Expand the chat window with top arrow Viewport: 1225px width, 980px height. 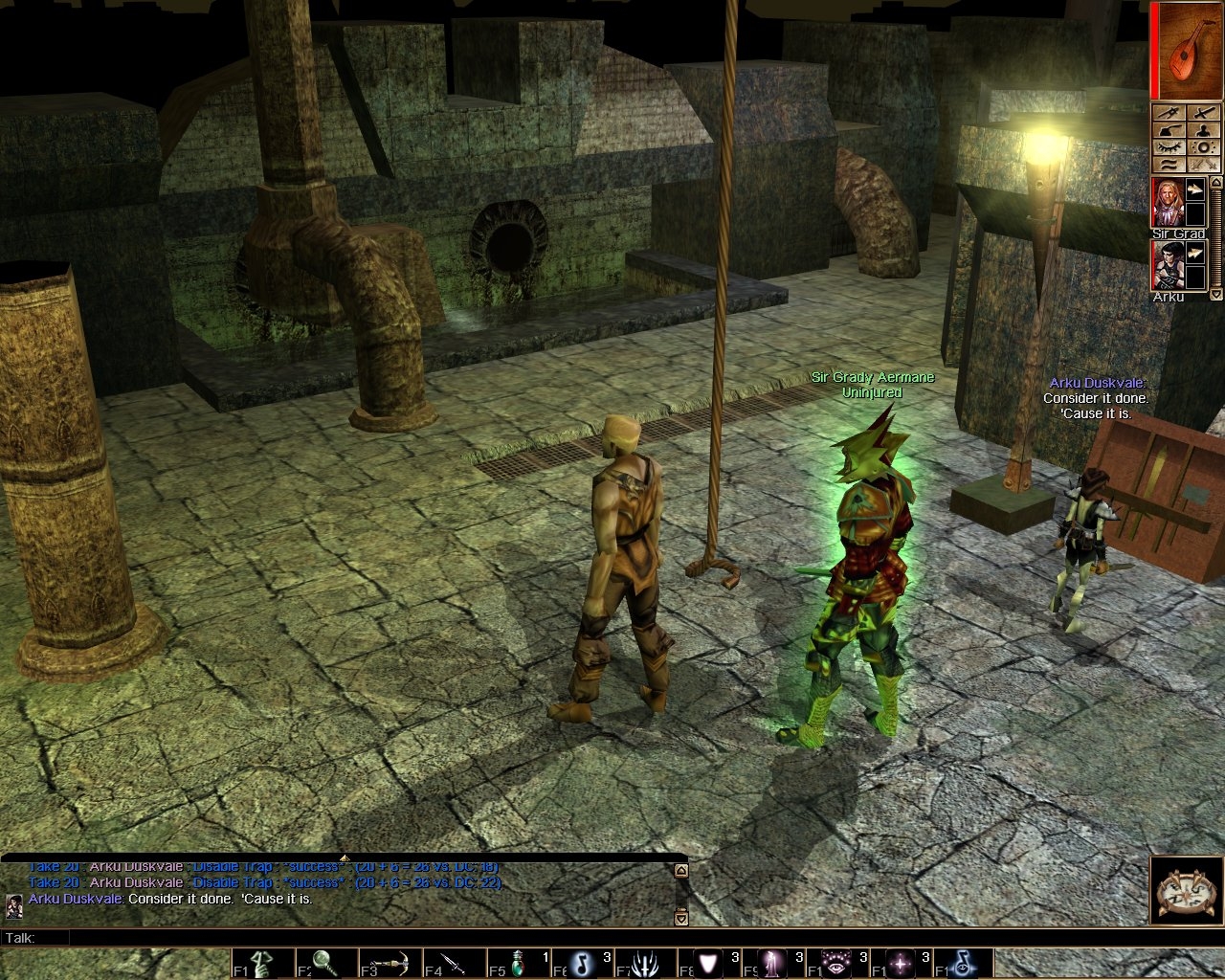(345, 857)
